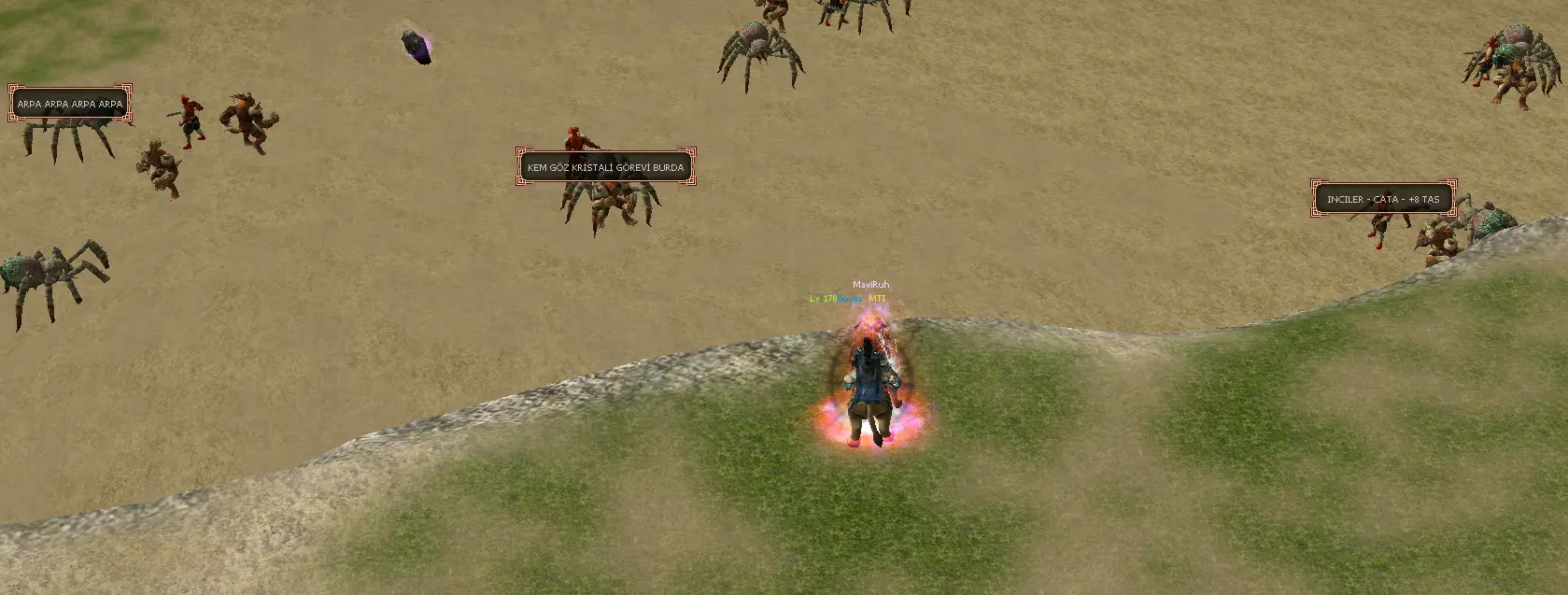
Task: Open the ARPA ARPA ARPA ARPA shop sign
Action: coord(70,104)
